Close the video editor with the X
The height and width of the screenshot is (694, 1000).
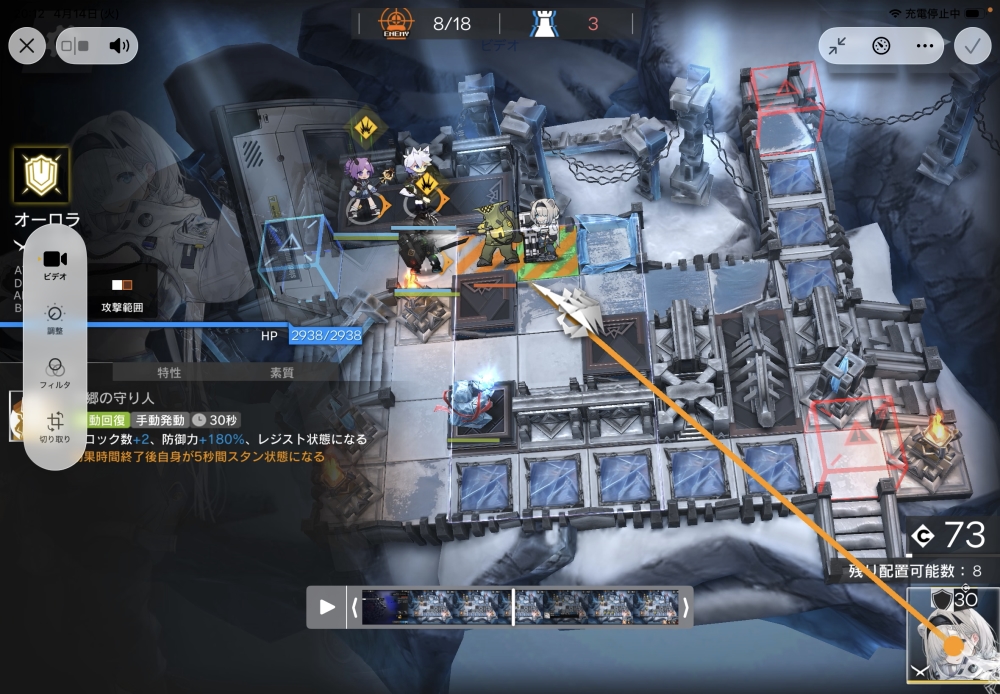(27, 45)
